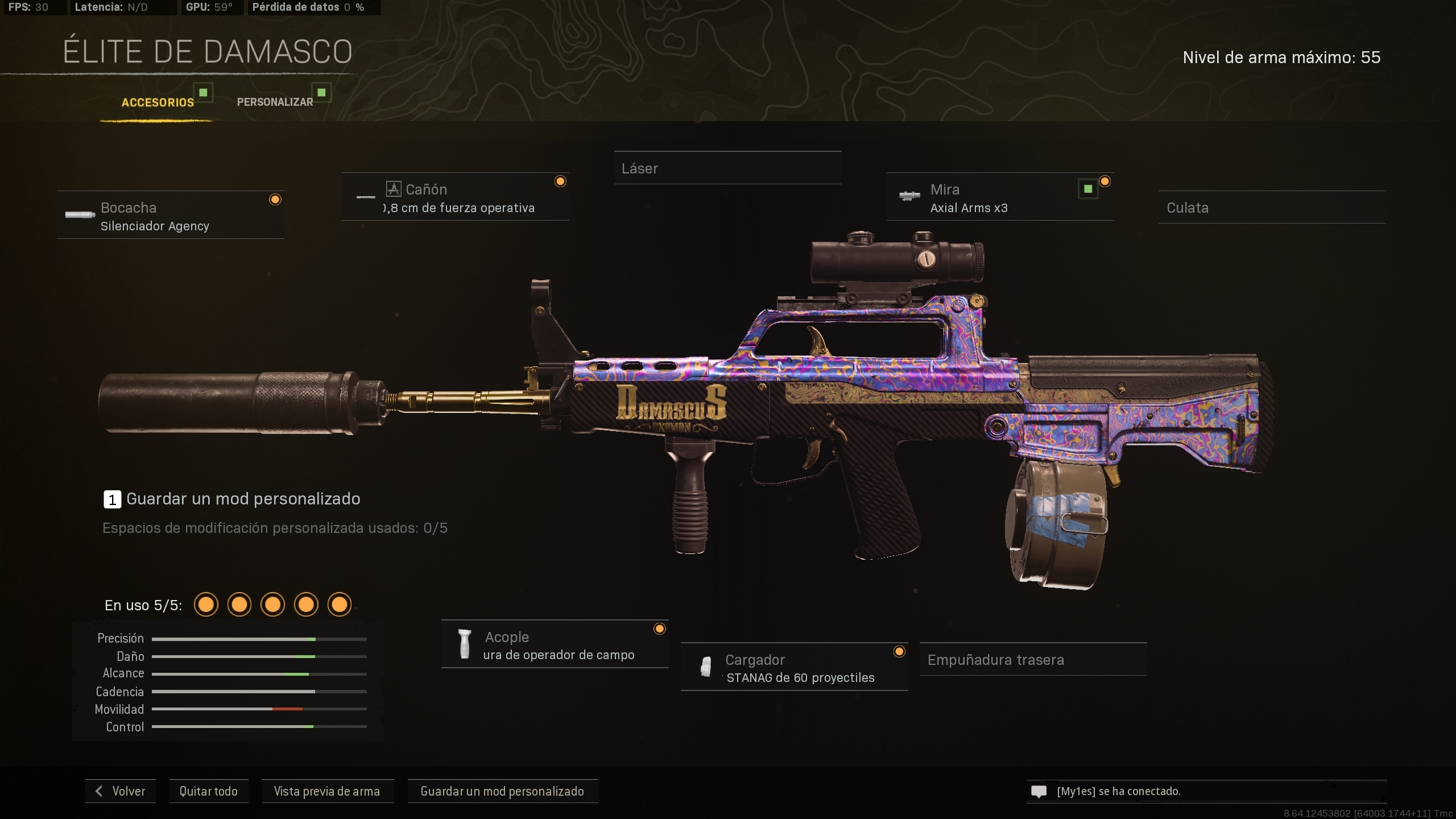
Task: Toggle the green checkbox on the Mira slot
Action: [x=1087, y=188]
